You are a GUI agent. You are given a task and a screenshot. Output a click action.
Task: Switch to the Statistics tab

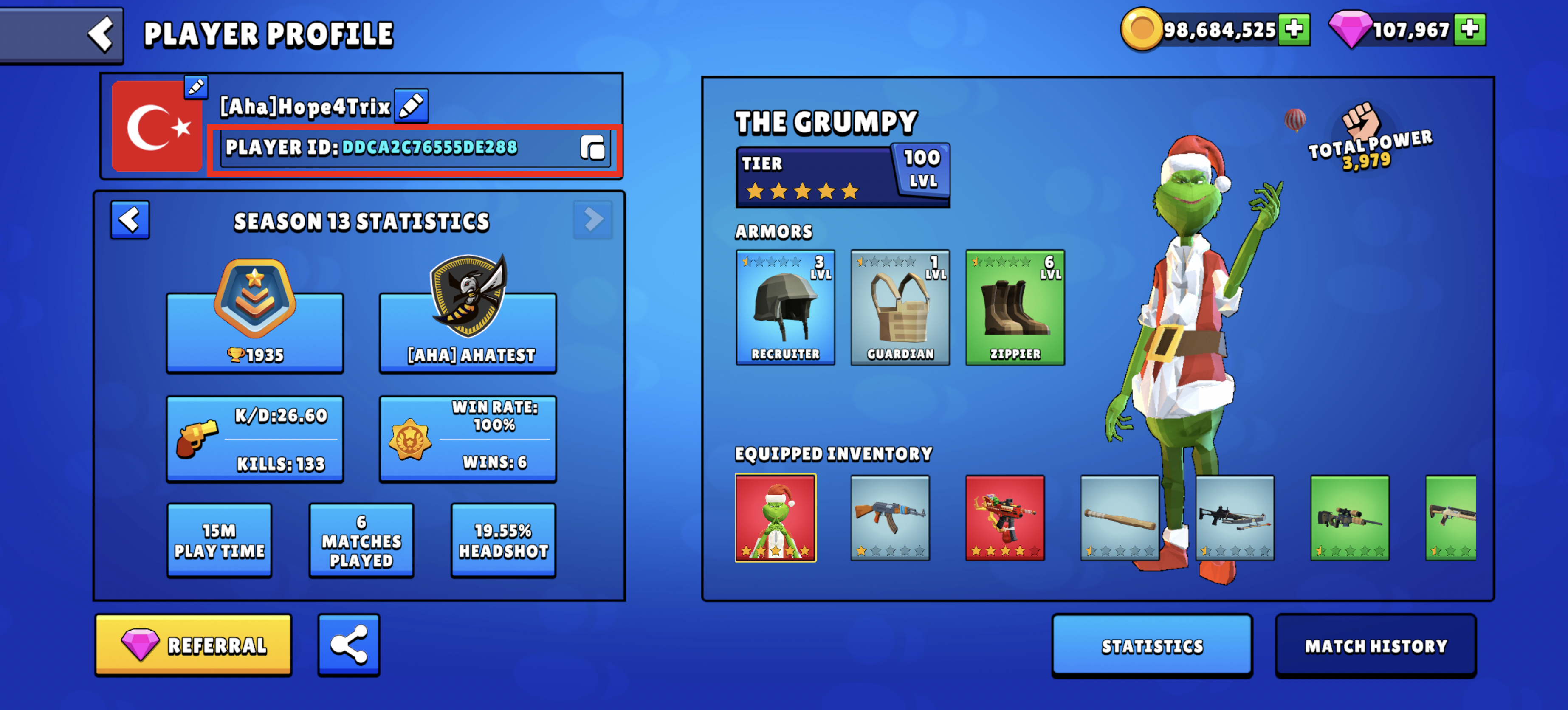[x=1152, y=645]
